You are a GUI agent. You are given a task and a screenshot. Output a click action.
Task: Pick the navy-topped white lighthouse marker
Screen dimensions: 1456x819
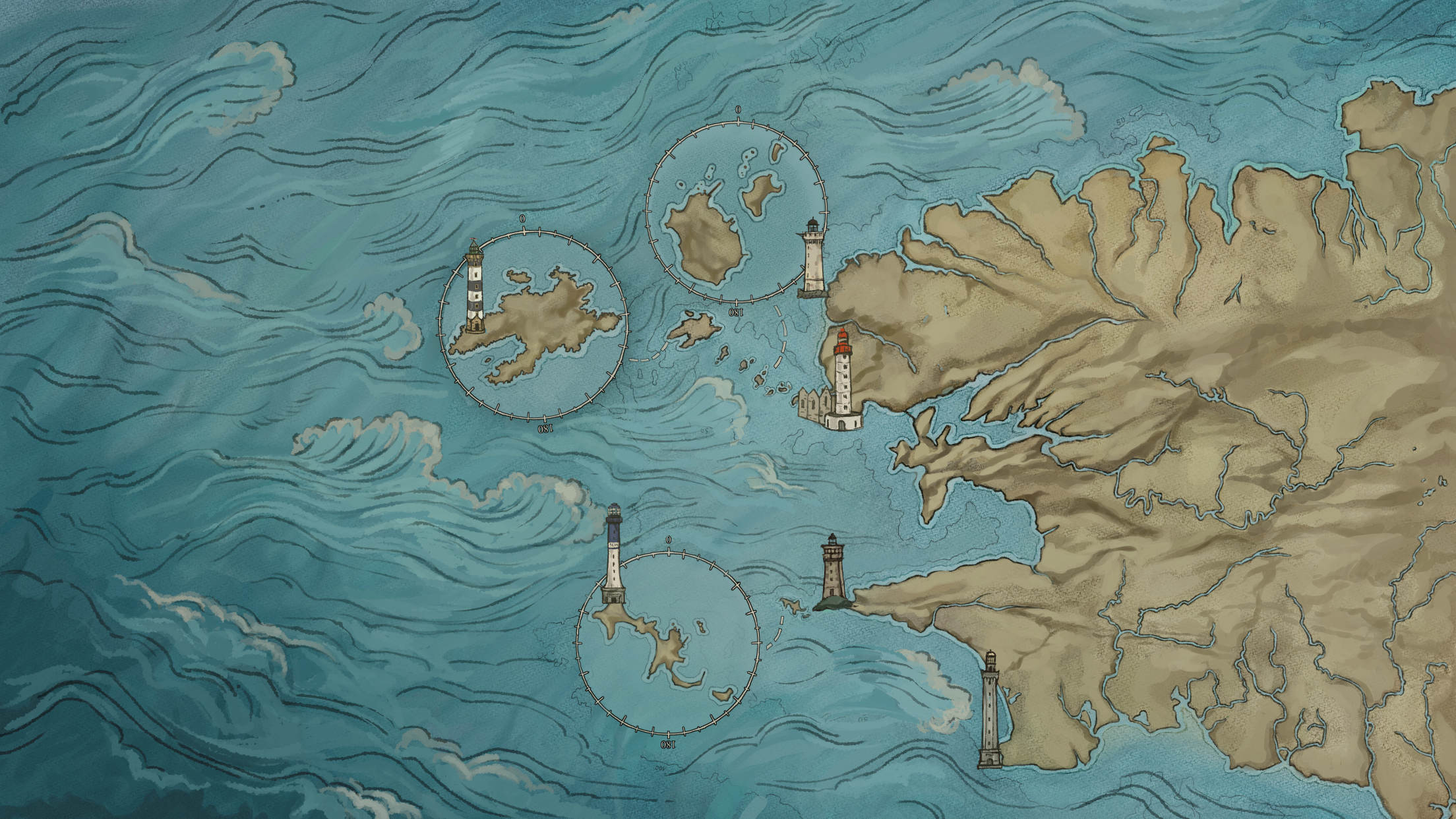tap(614, 555)
